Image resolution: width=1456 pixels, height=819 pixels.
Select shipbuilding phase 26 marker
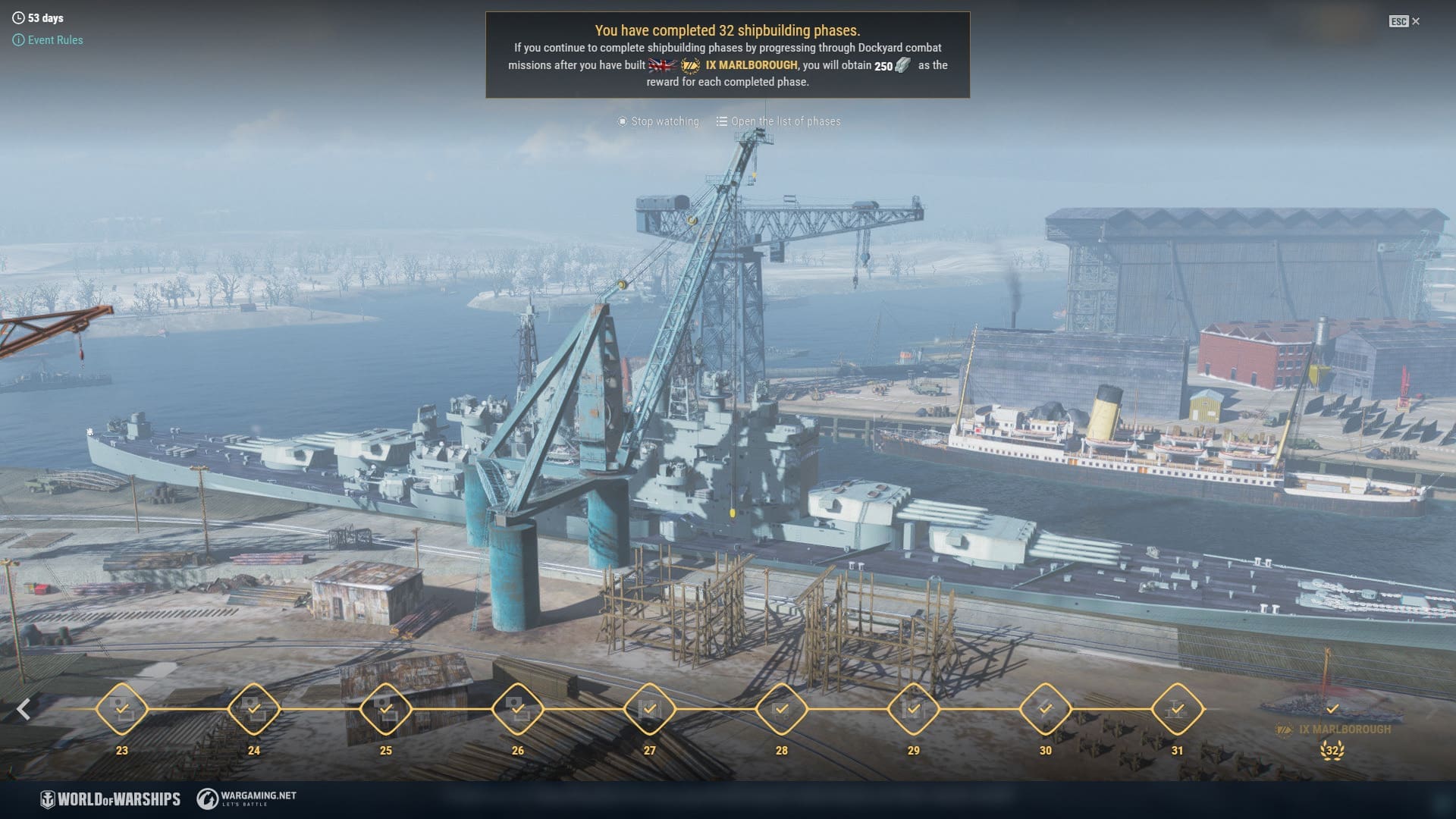pos(518,709)
